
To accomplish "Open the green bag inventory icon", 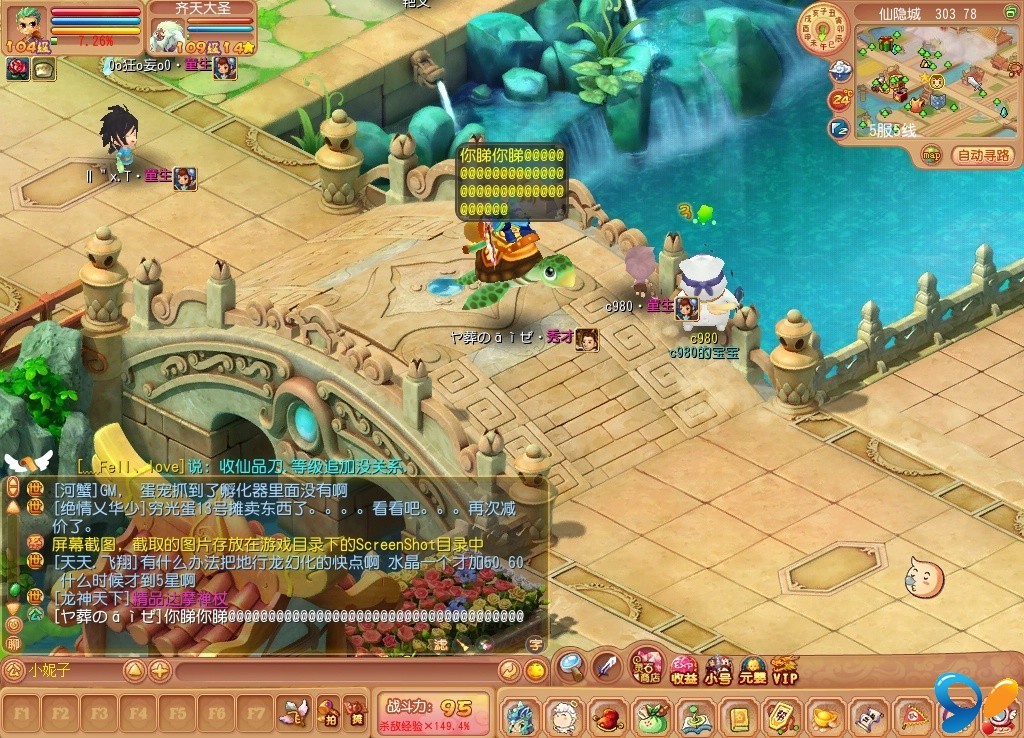I will pos(650,716).
